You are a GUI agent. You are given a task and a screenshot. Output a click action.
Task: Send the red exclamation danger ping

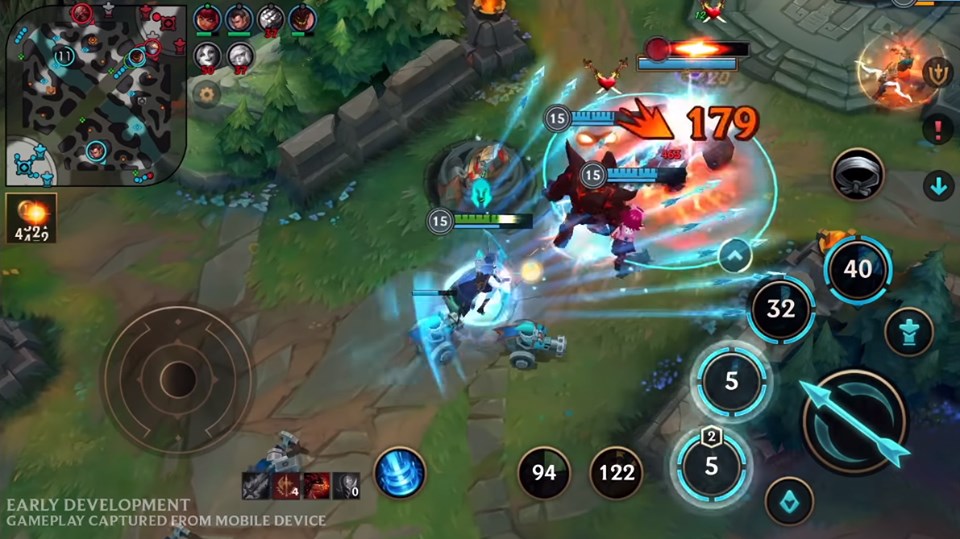click(x=938, y=128)
